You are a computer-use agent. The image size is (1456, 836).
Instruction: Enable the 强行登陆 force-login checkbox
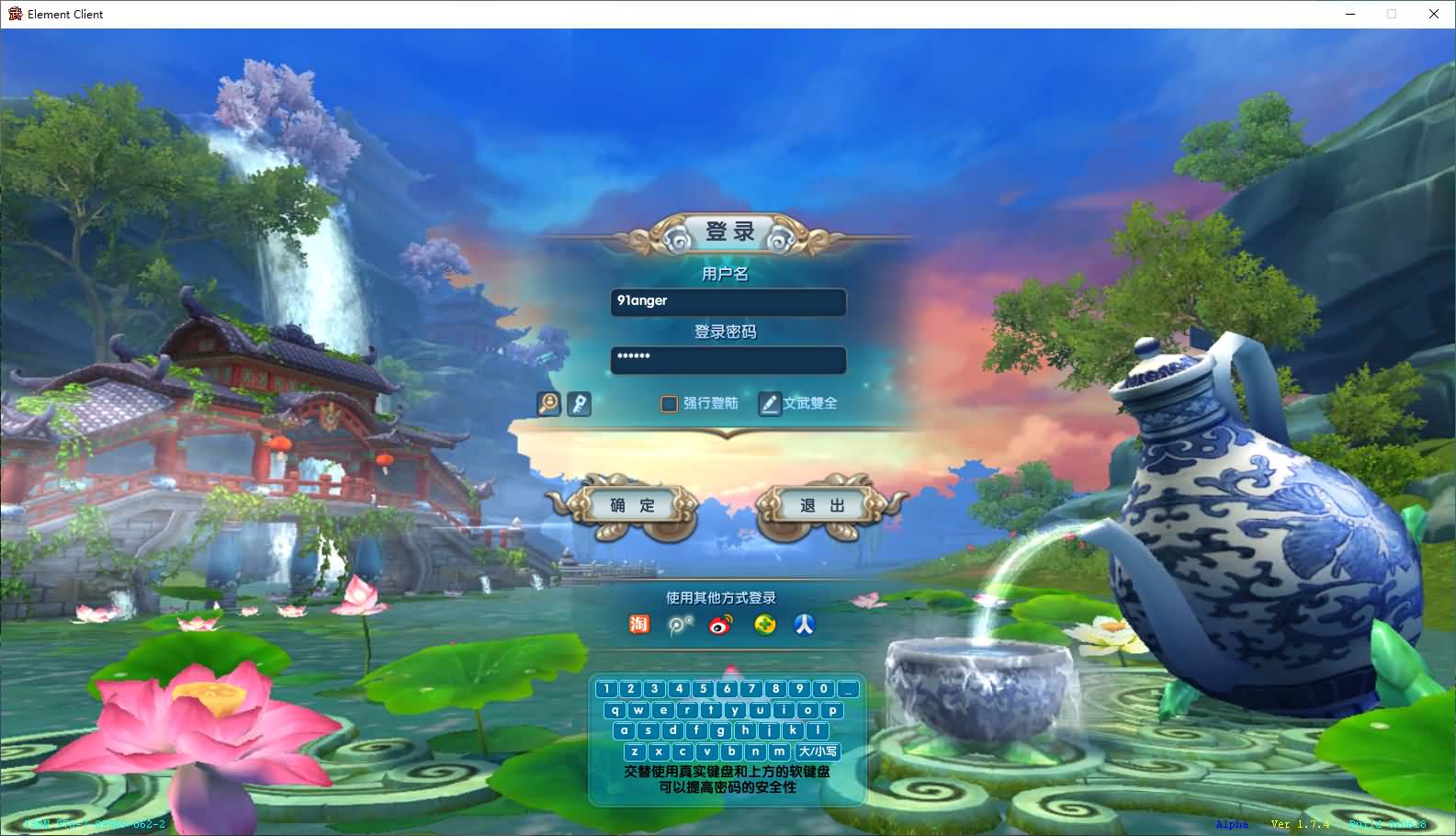point(669,404)
